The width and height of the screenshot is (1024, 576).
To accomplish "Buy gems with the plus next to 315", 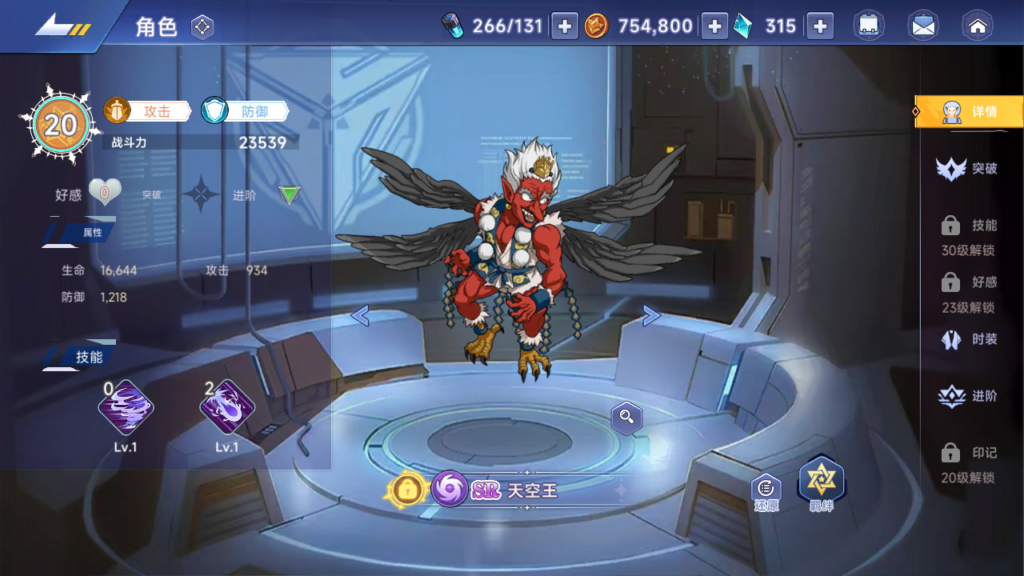I will [x=820, y=26].
